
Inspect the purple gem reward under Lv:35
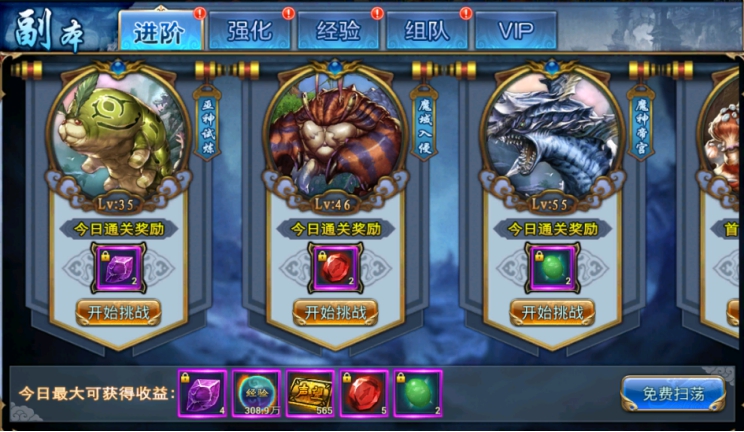click(118, 268)
